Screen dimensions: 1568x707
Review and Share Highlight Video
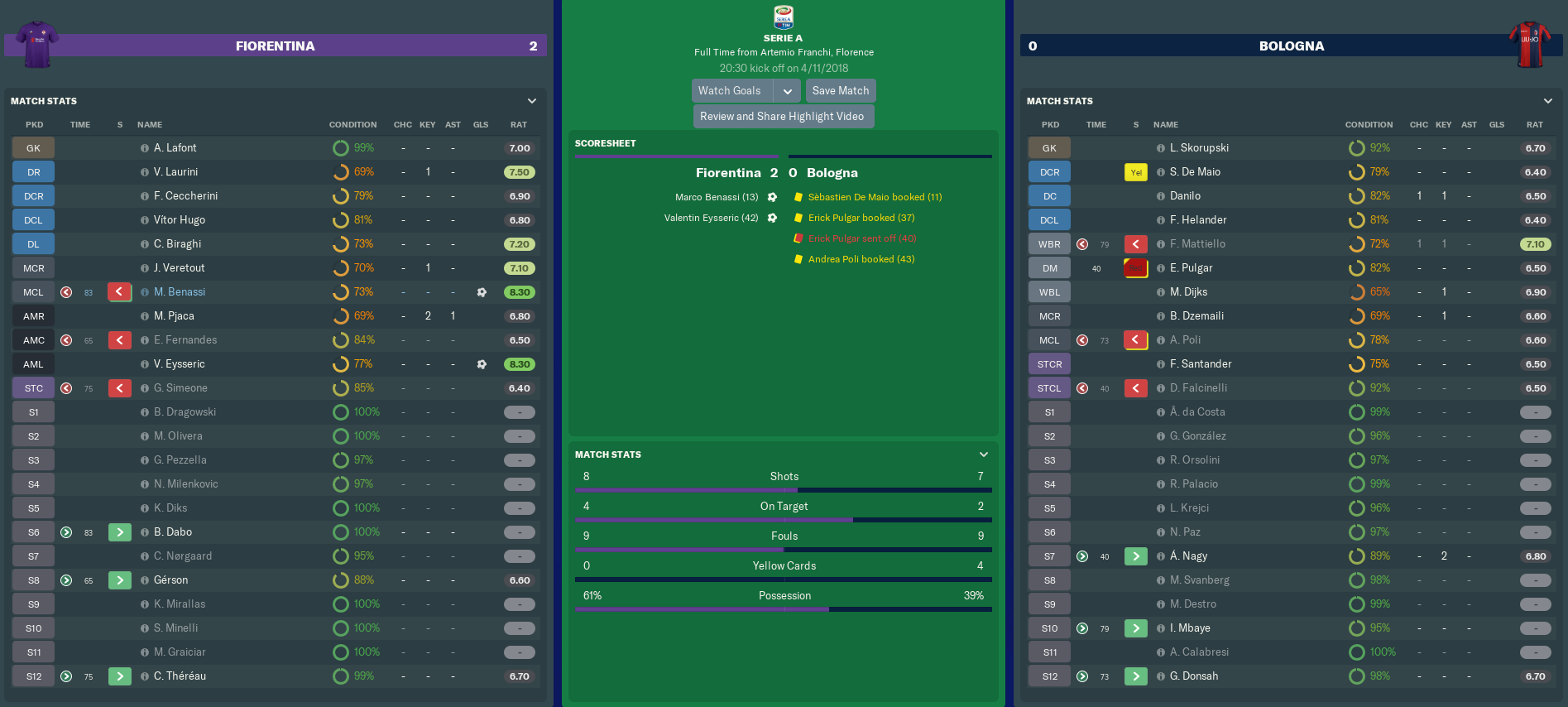pos(782,117)
